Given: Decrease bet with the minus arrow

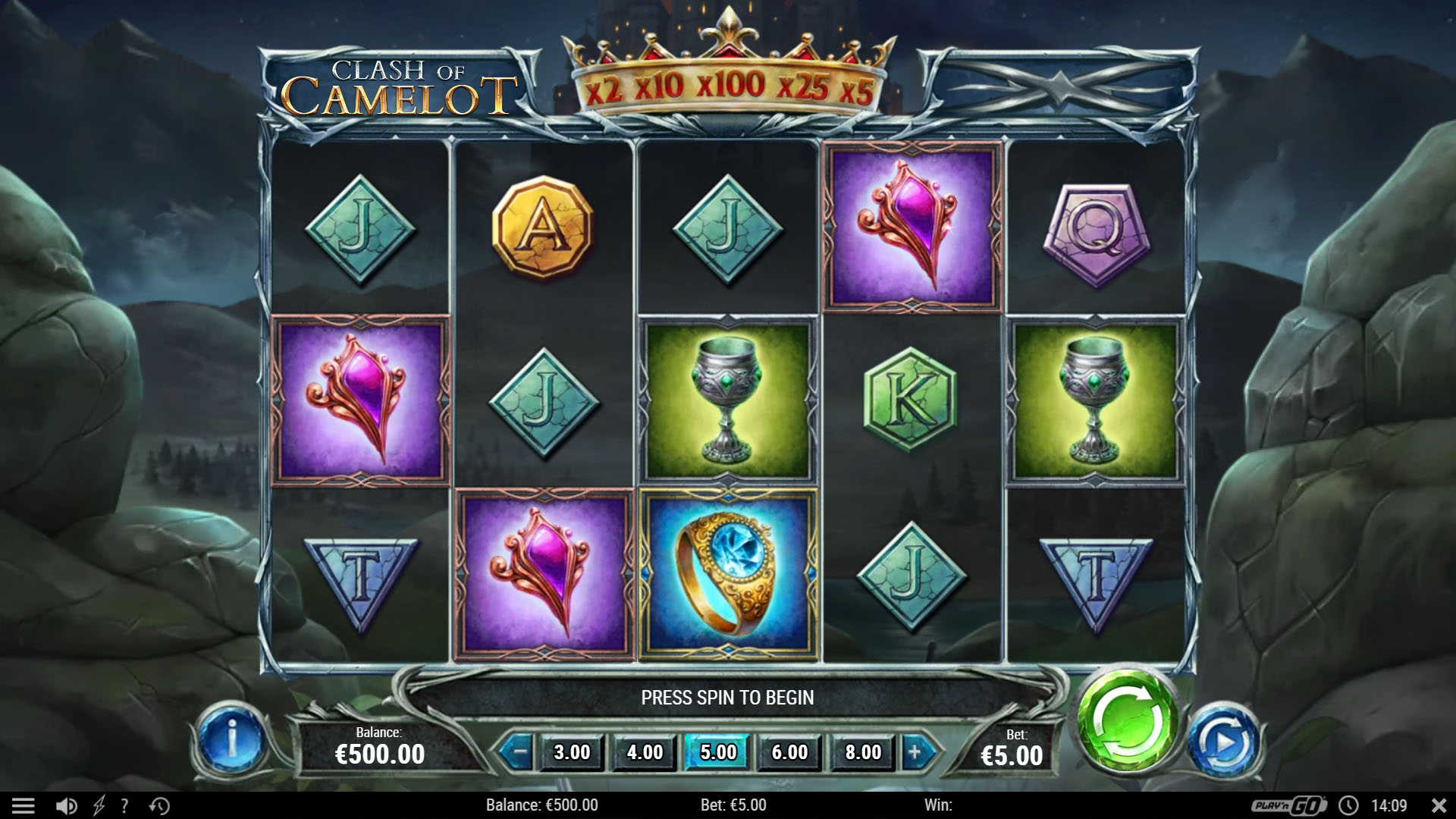Looking at the screenshot, I should (519, 753).
